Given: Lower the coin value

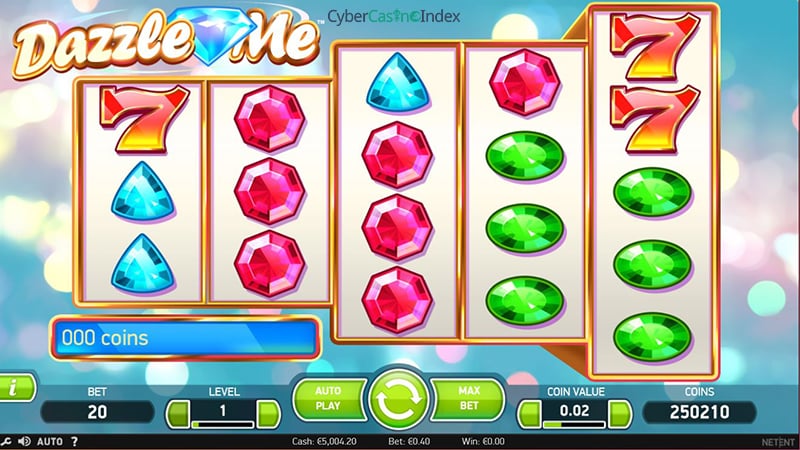Looking at the screenshot, I should tap(530, 412).
